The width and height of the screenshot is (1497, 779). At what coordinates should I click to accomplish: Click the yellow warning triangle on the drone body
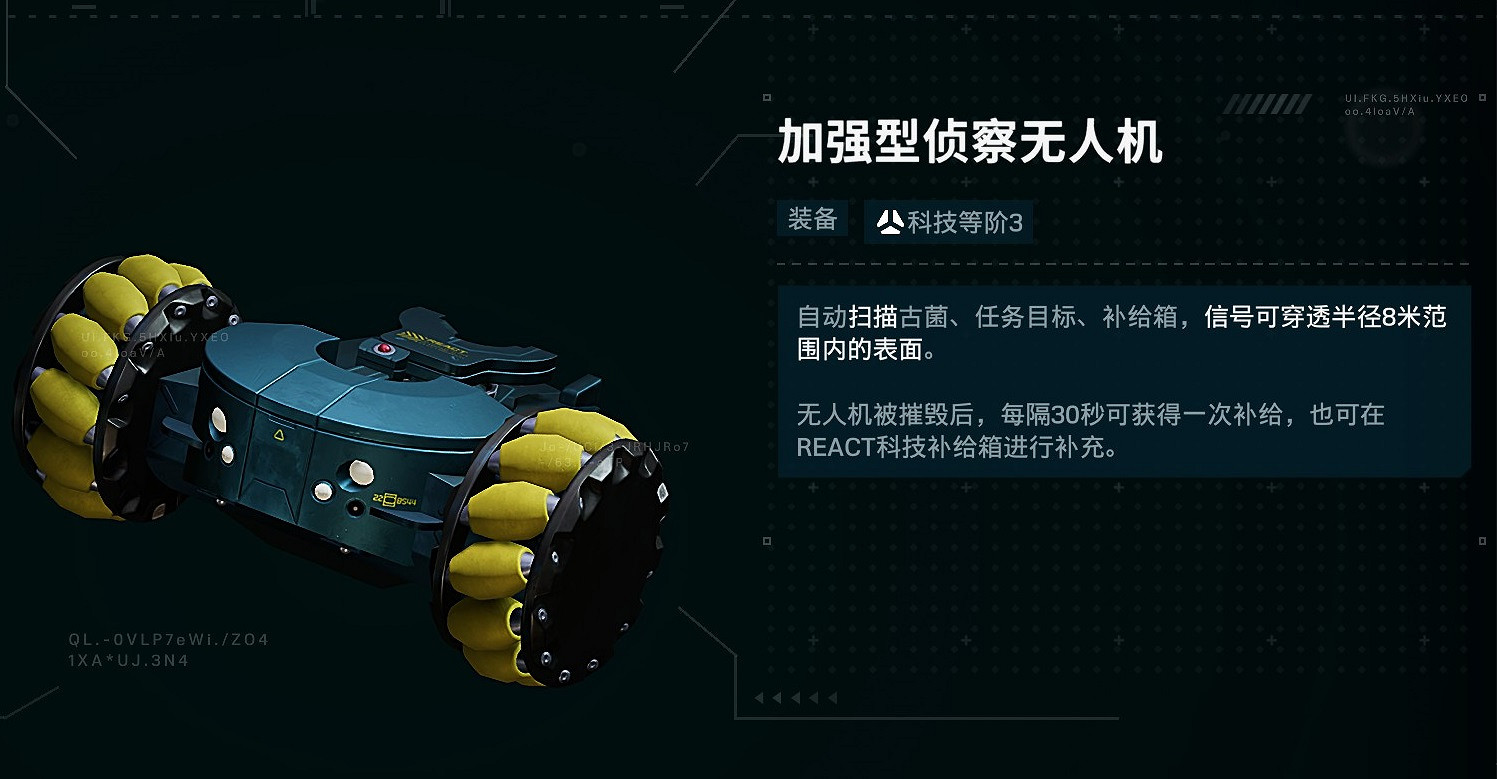pyautogui.click(x=278, y=433)
